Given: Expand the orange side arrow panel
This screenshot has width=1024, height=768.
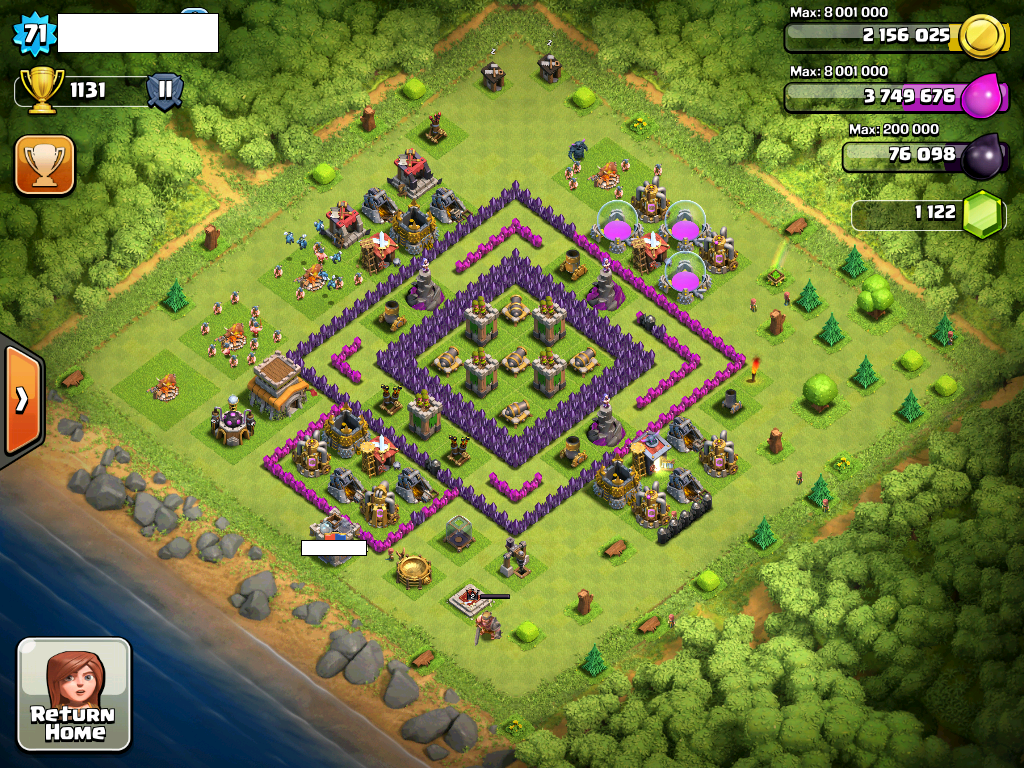Looking at the screenshot, I should point(20,400).
